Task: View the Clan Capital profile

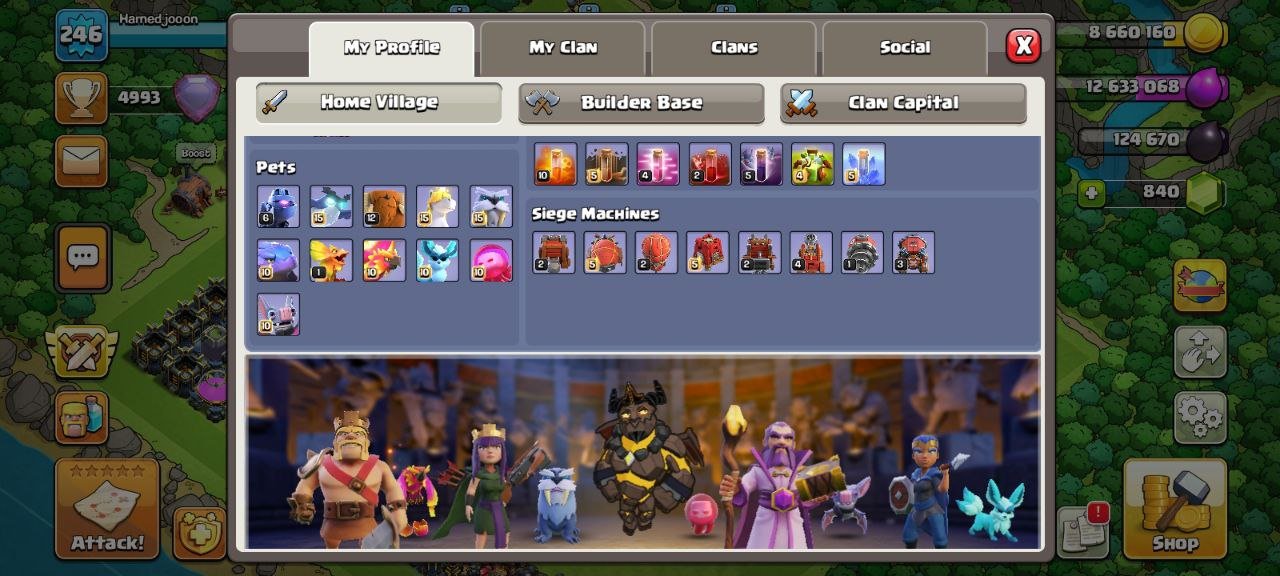Action: point(903,103)
